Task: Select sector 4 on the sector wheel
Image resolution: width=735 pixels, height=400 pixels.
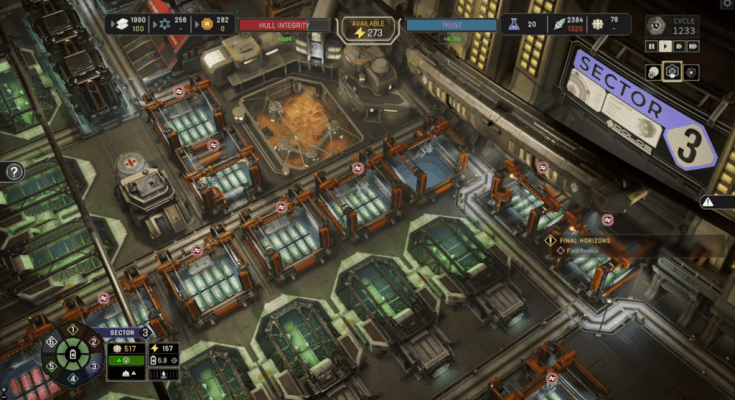Action: [72, 379]
